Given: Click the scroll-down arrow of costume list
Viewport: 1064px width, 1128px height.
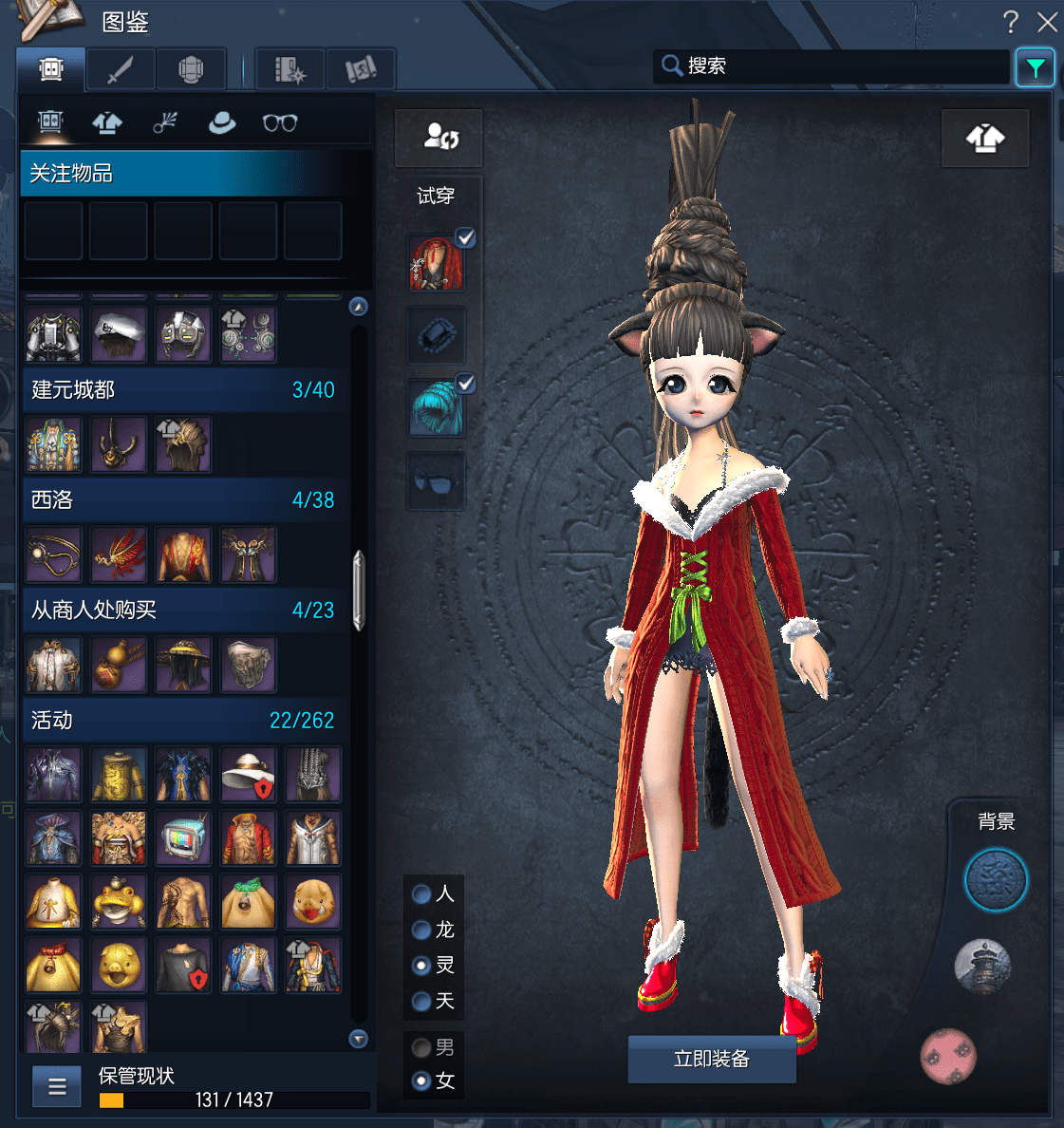Looking at the screenshot, I should pyautogui.click(x=359, y=1039).
